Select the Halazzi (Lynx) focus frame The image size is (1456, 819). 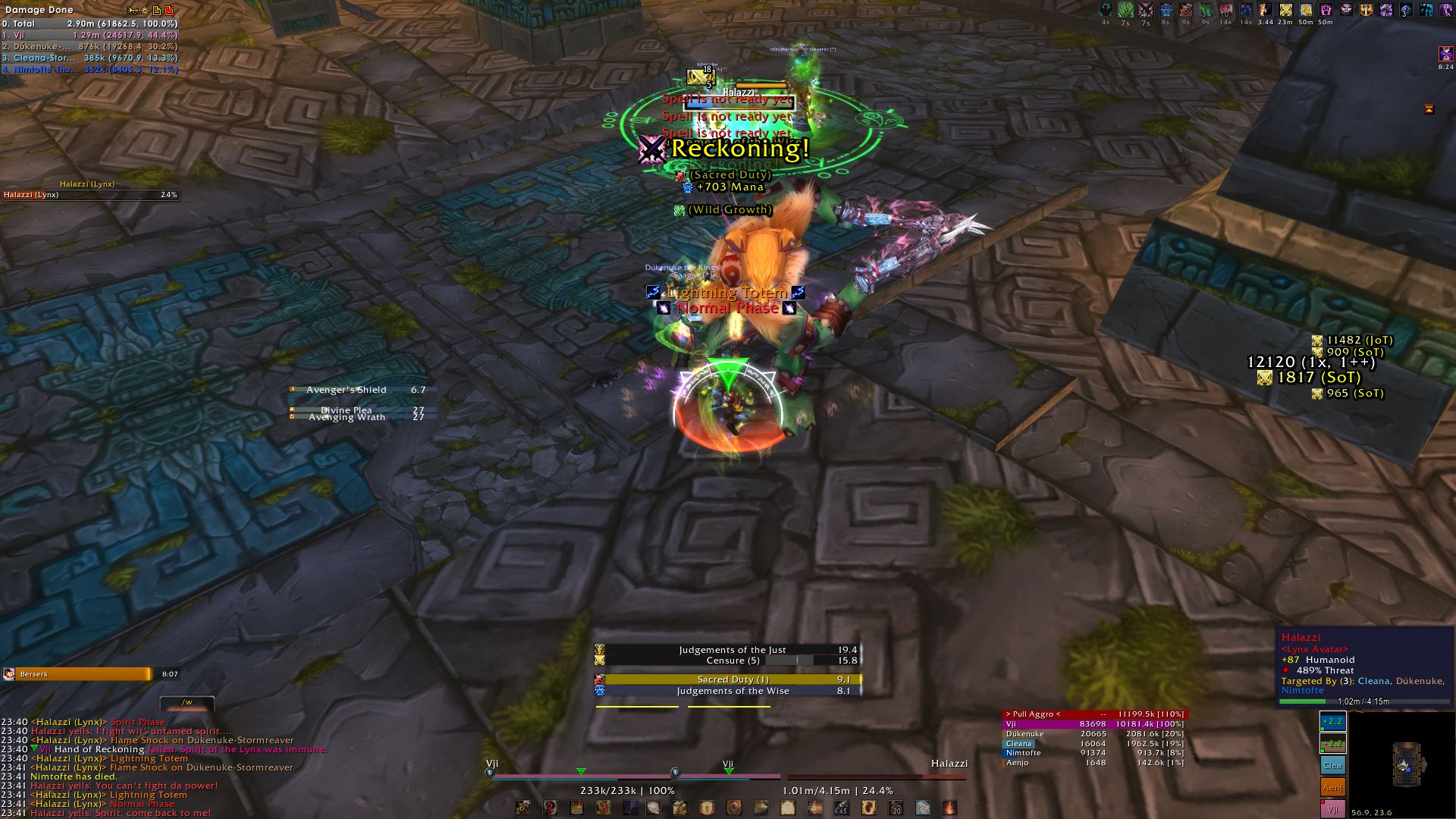[89, 195]
